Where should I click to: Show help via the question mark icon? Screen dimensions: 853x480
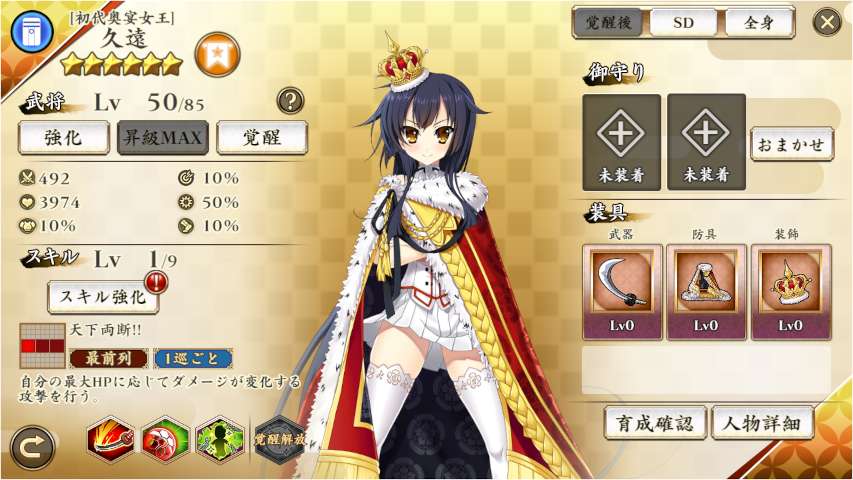point(290,99)
